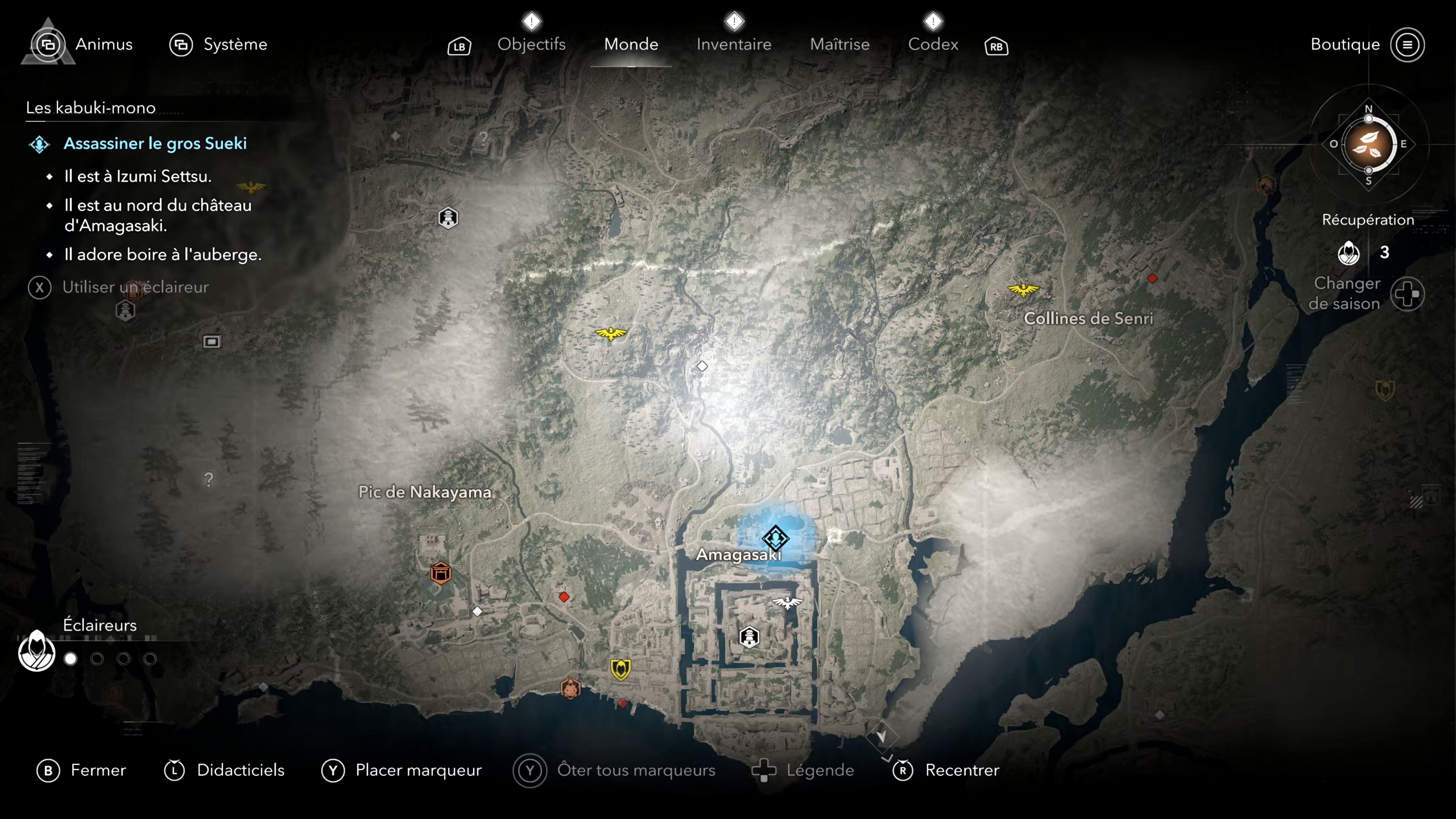Viewport: 1456px width, 819px height.
Task: Click the orange shrine marker below Pic de Nakayama
Action: [440, 573]
